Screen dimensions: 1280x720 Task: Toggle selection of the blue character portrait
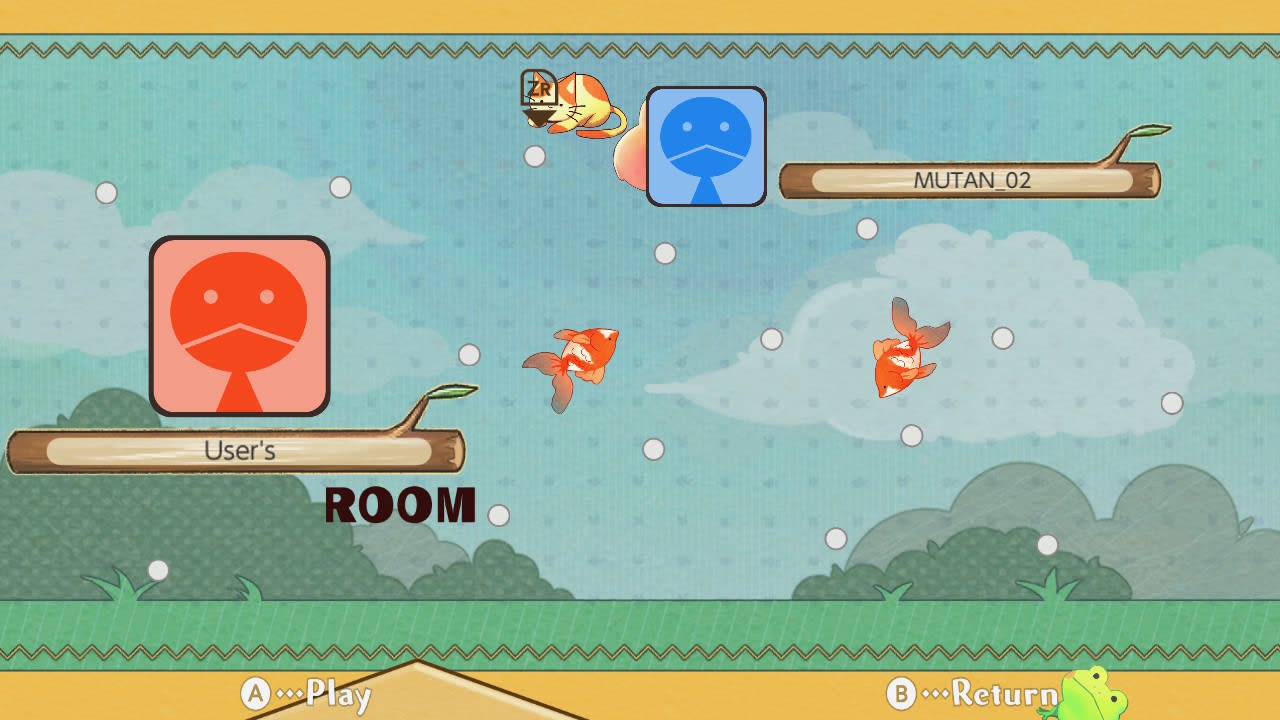(x=705, y=146)
